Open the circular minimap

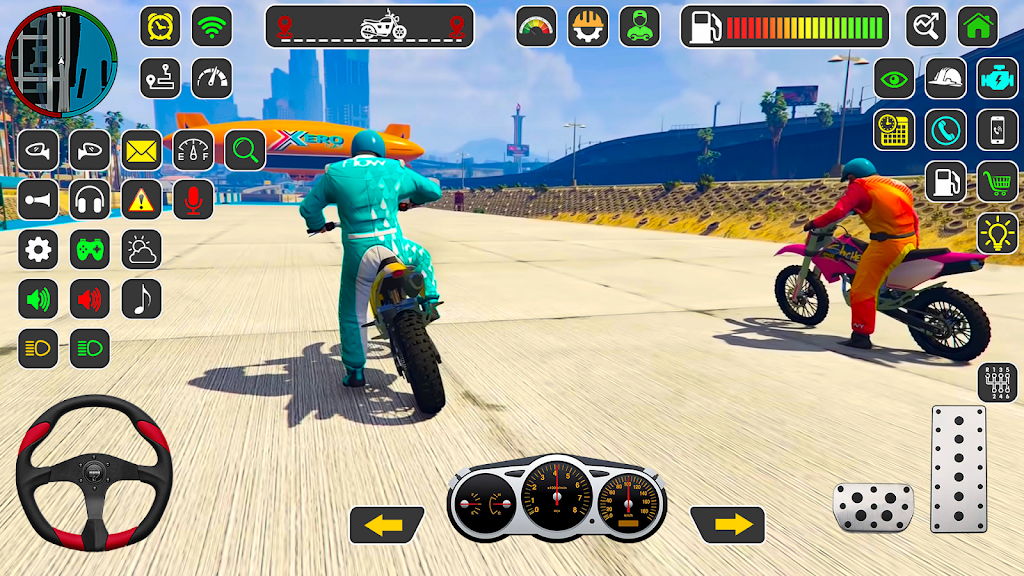coord(61,60)
